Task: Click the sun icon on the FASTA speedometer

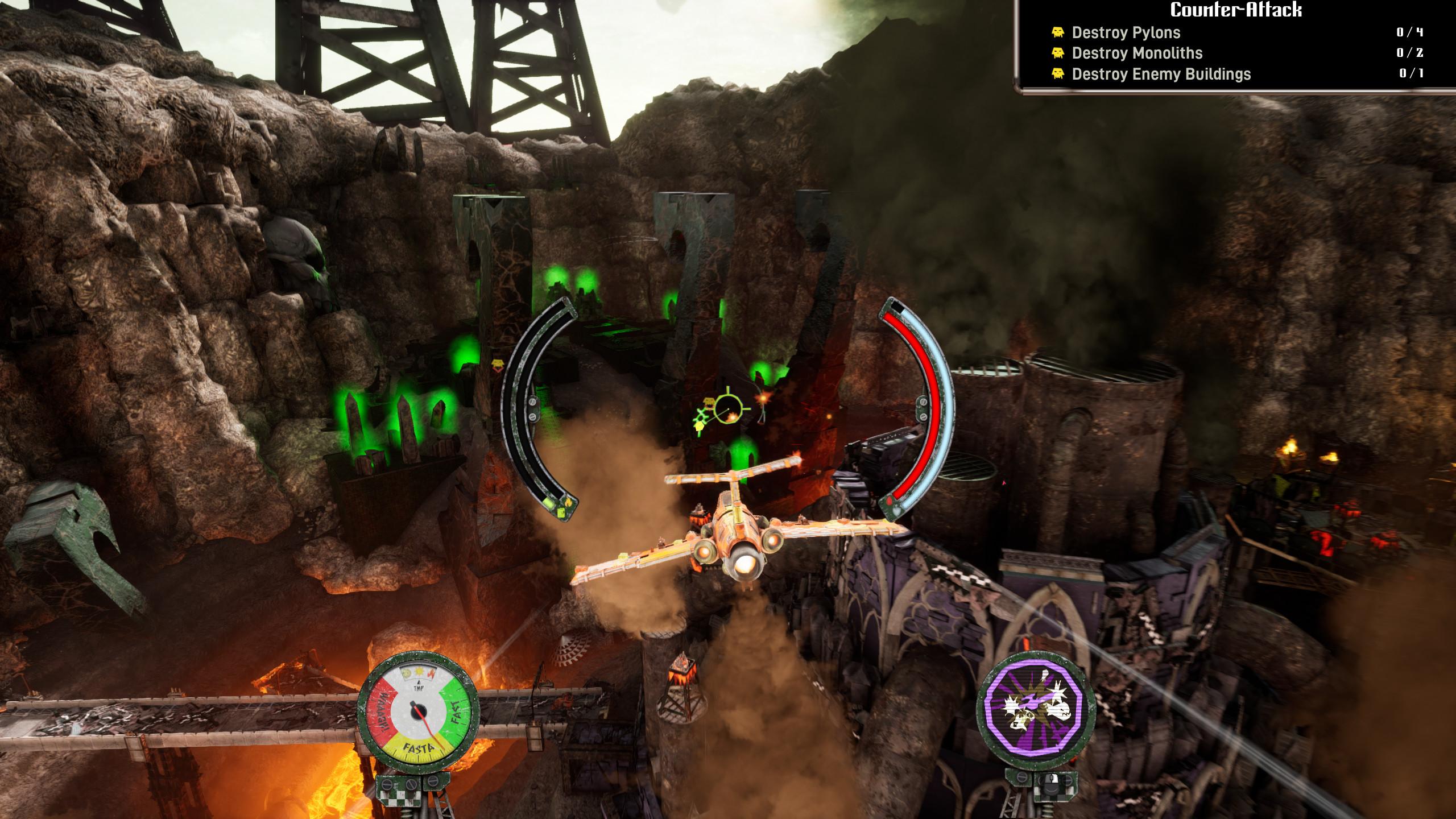Action: pyautogui.click(x=419, y=672)
